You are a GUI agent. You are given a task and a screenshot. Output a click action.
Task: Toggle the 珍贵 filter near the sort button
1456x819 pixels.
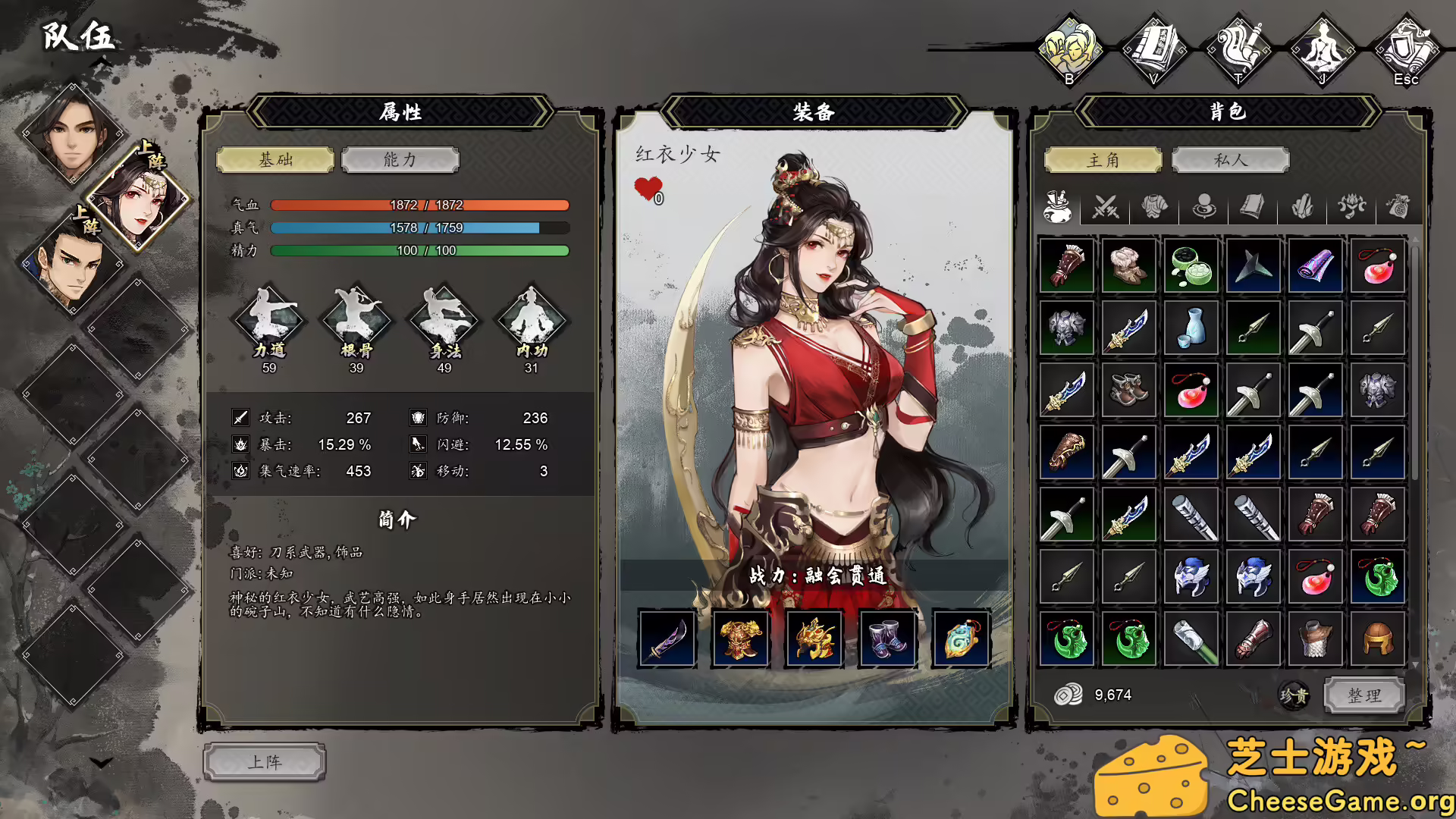click(x=1295, y=696)
